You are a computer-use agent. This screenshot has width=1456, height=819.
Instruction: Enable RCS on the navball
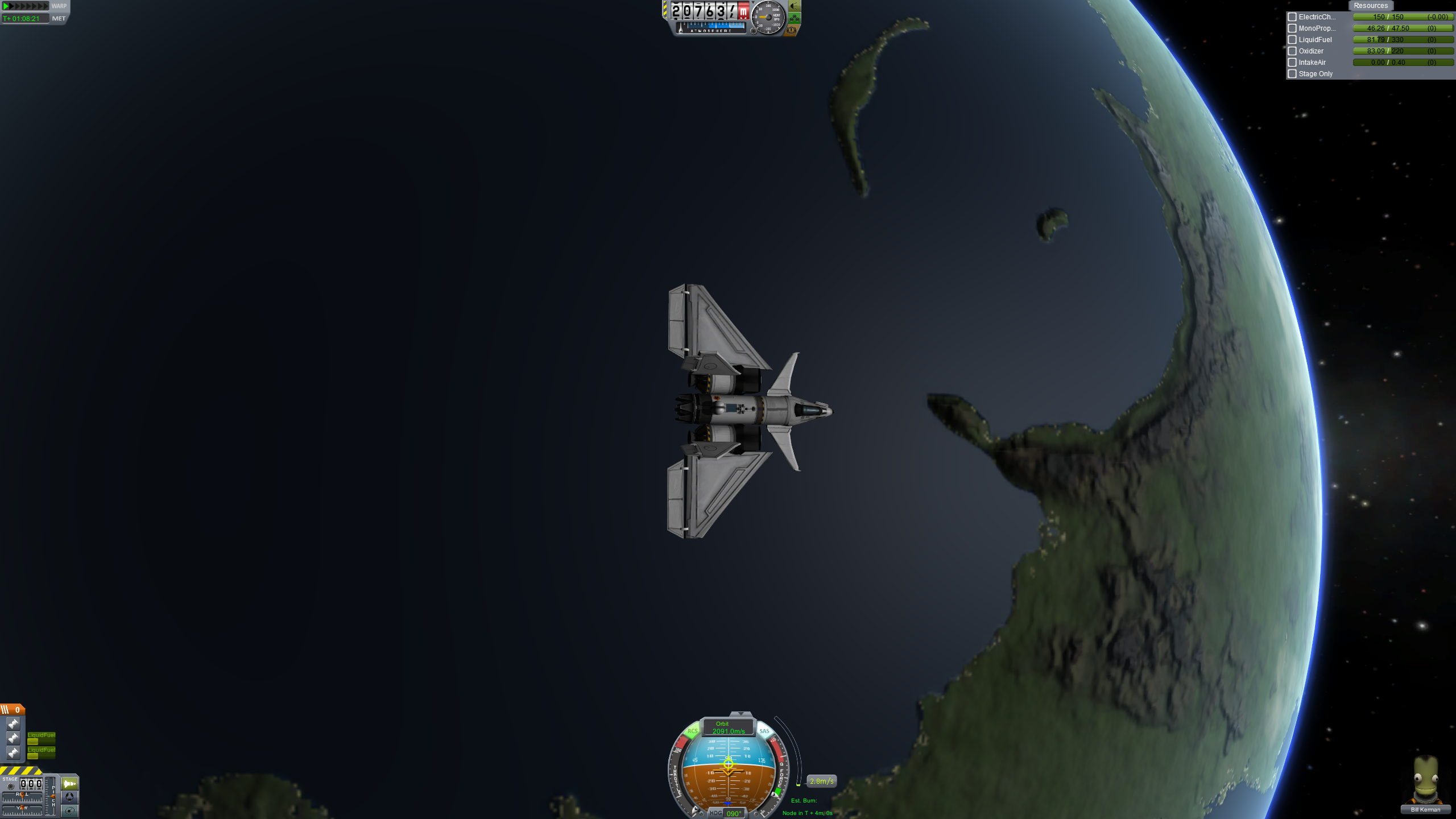(x=693, y=731)
